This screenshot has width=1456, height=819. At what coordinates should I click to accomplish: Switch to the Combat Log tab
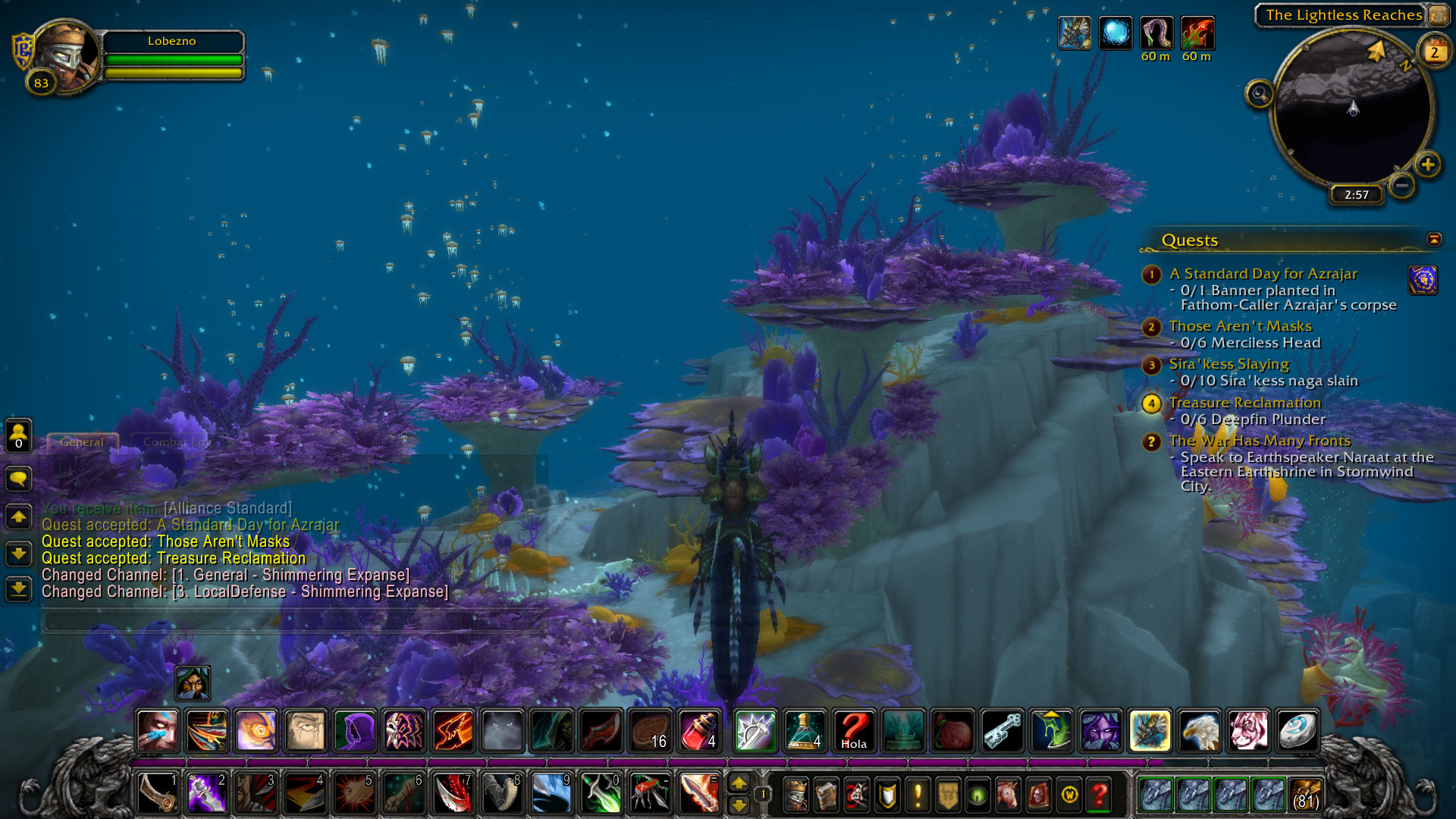click(x=176, y=442)
